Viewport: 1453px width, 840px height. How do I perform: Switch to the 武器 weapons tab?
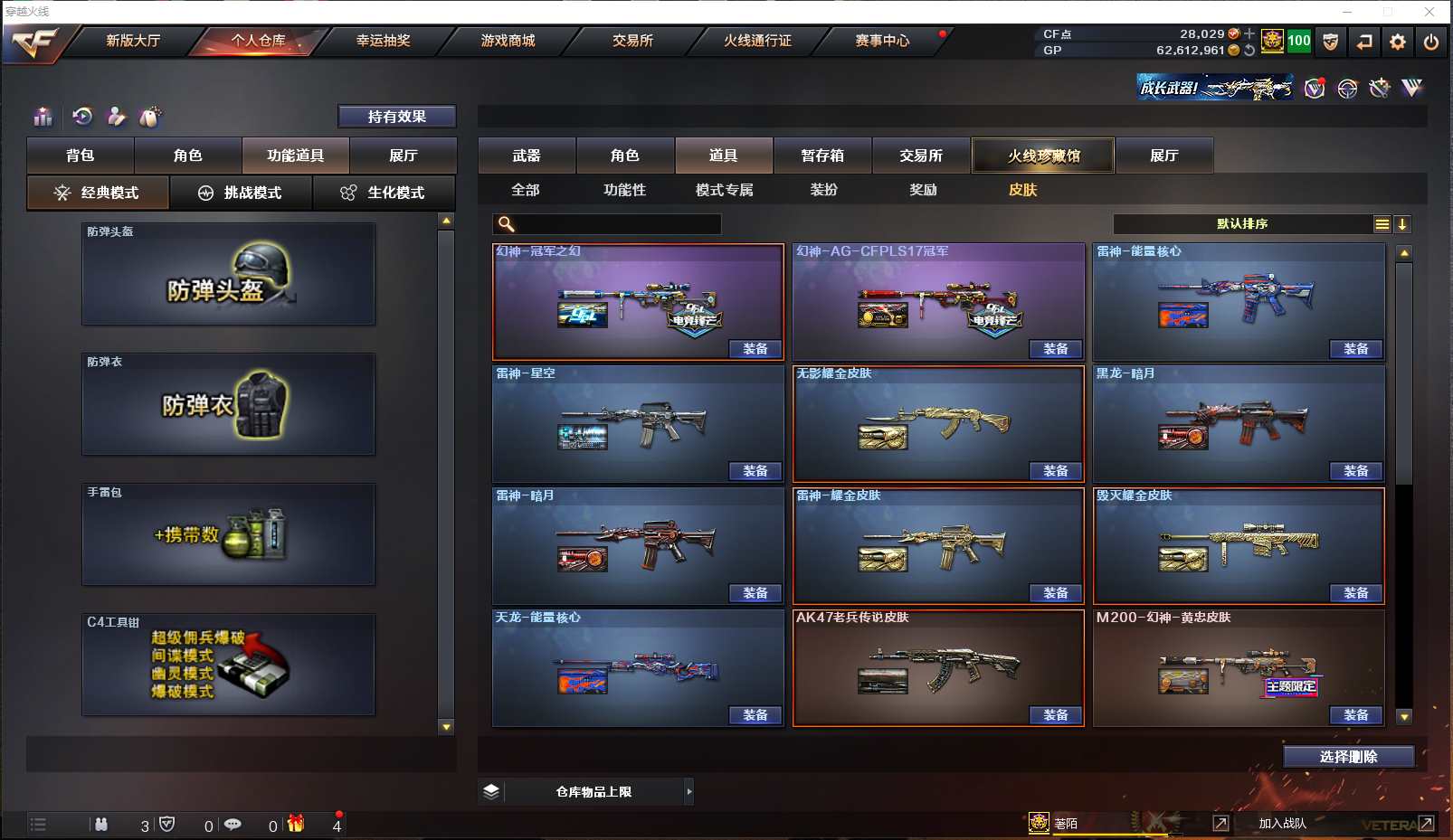click(x=527, y=156)
